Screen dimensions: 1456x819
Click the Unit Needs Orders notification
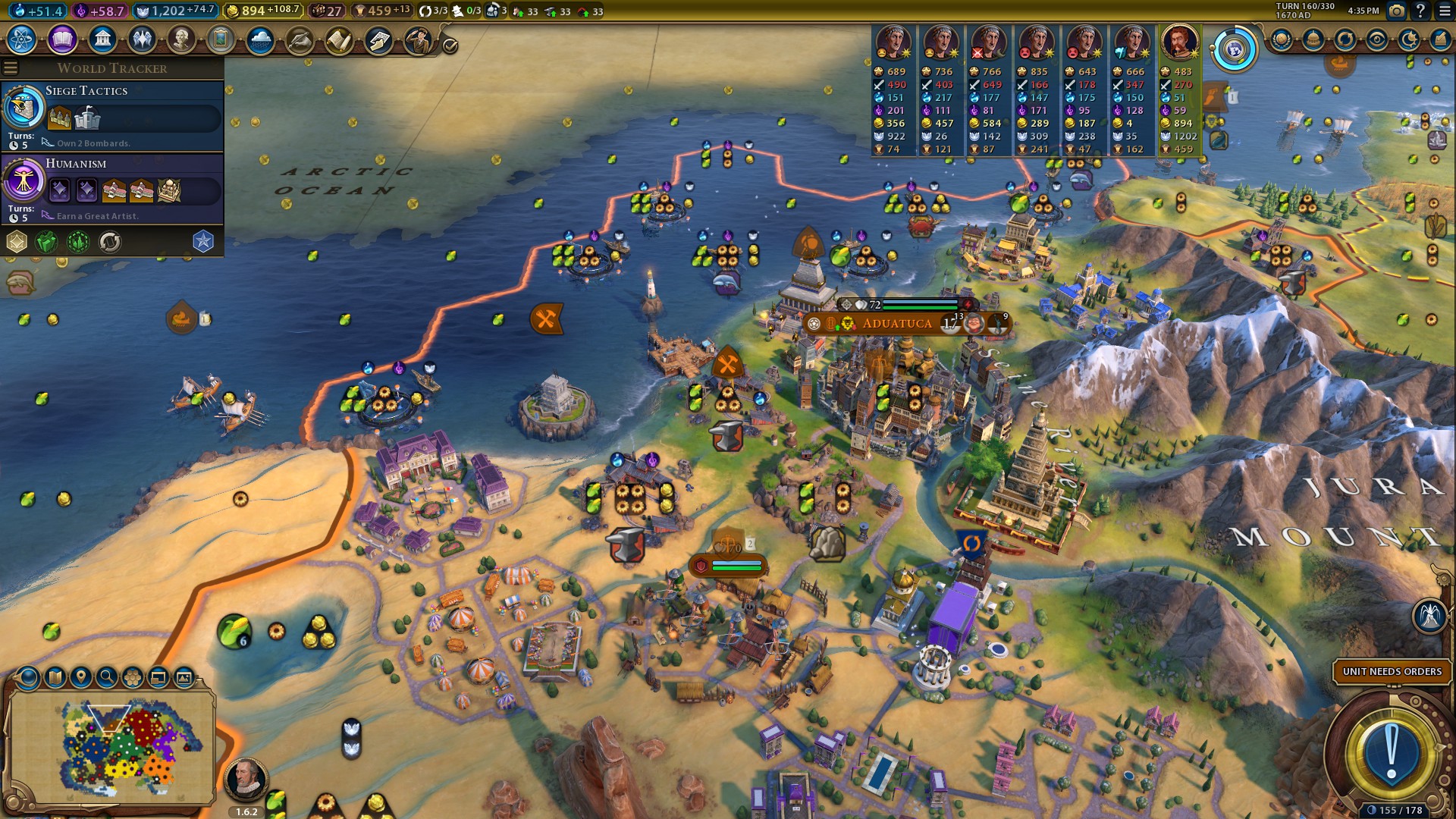1392,672
